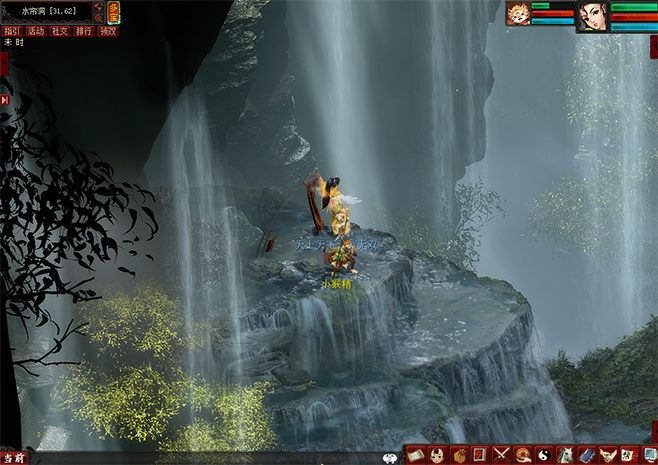Open the blue book icon
658x465 pixels.
(x=587, y=455)
